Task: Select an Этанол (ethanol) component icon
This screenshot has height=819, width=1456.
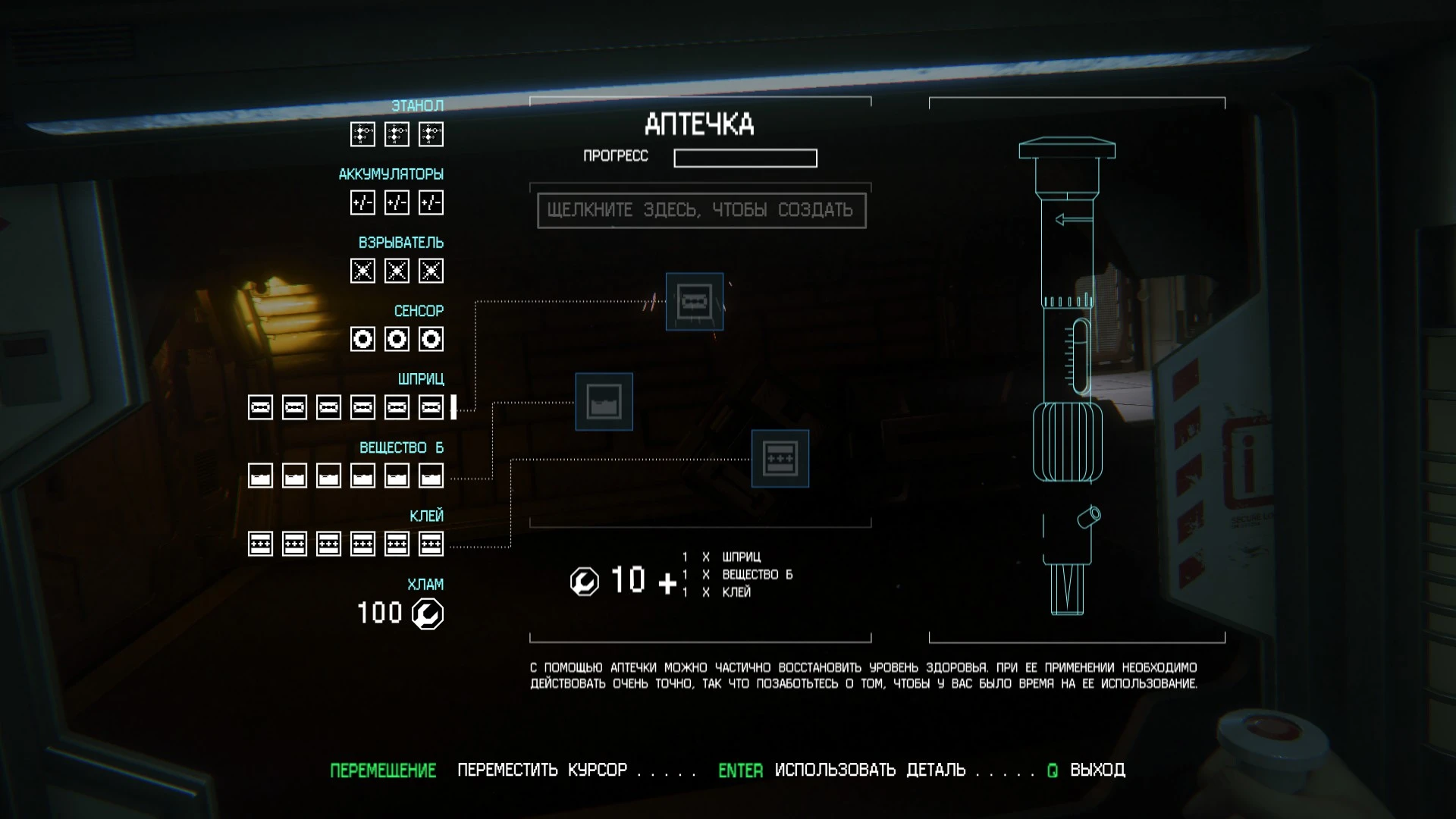Action: point(362,134)
